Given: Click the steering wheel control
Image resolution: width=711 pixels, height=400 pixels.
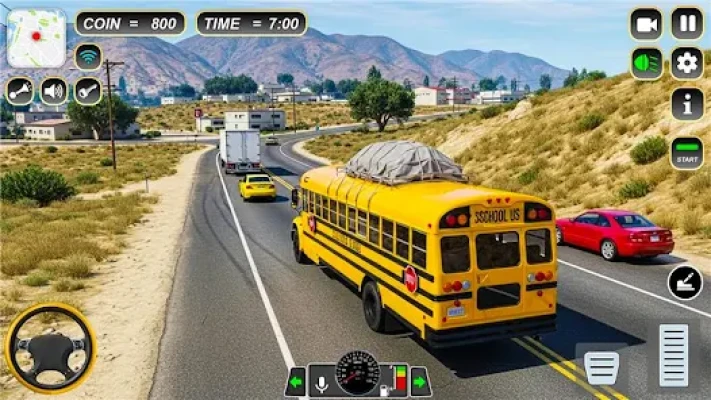Looking at the screenshot, I should (x=50, y=348).
